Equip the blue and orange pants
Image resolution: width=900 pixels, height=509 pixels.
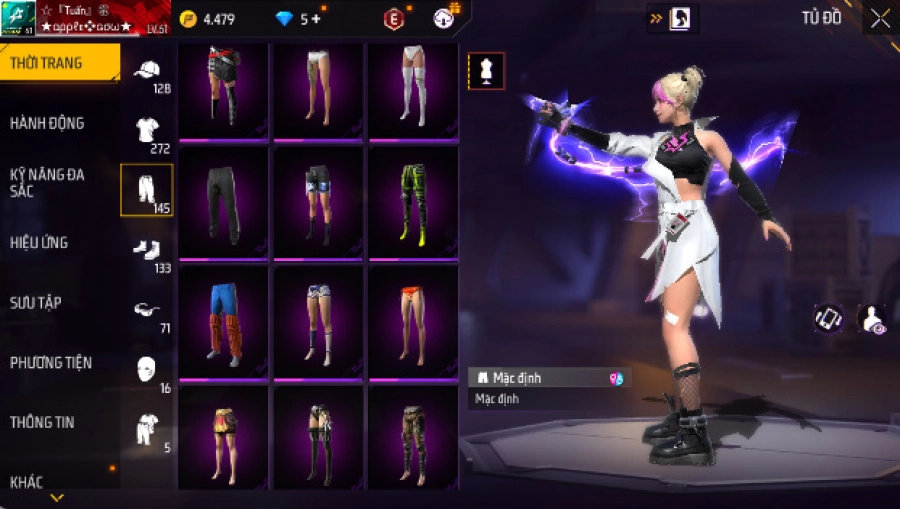[223, 322]
